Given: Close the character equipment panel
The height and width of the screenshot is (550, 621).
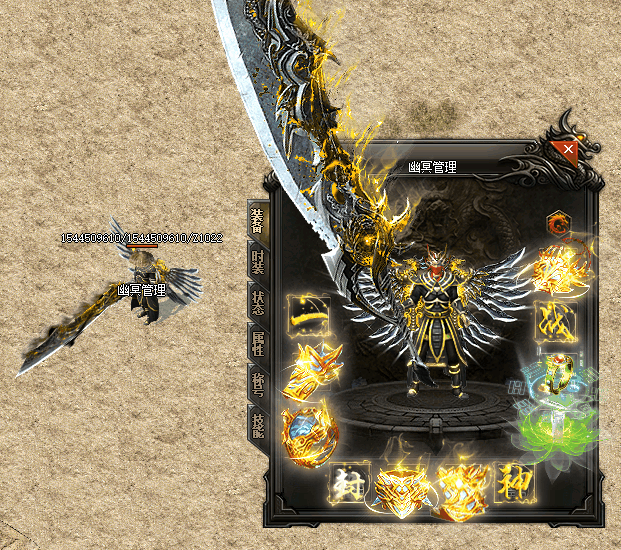Looking at the screenshot, I should 568,150.
